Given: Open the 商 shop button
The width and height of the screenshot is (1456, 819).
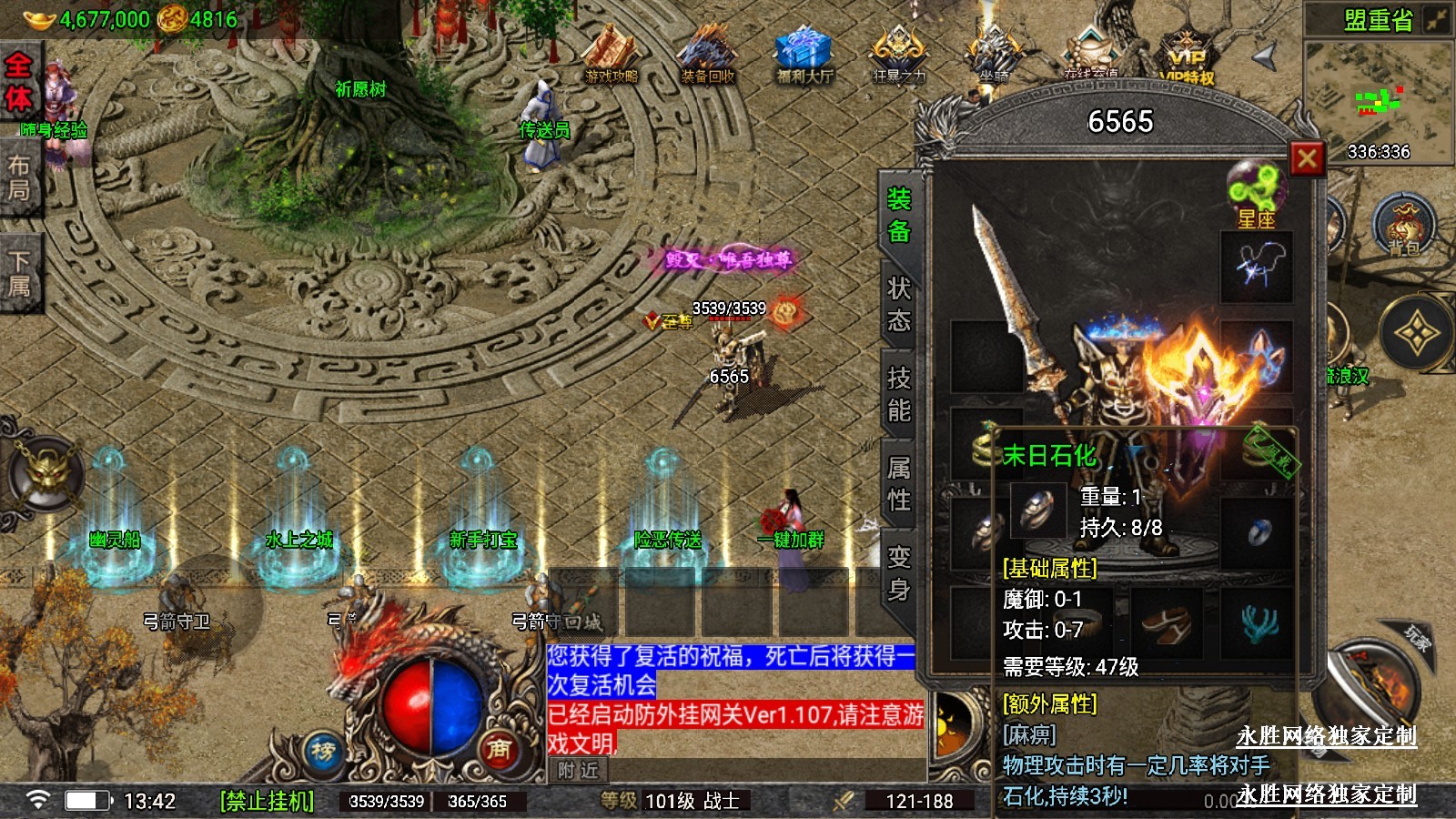Looking at the screenshot, I should [498, 749].
